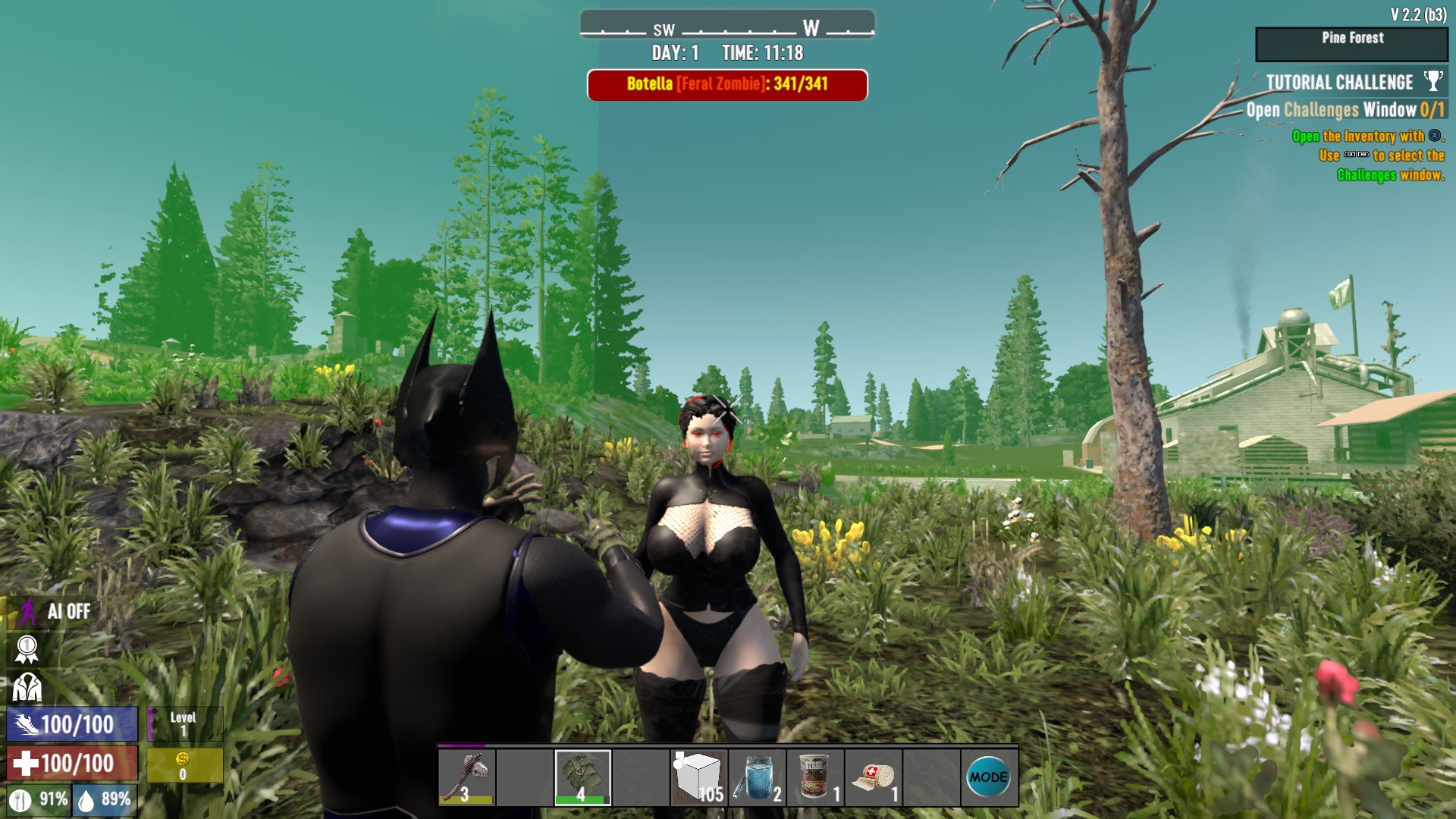Click the blue MODE button

point(989,777)
